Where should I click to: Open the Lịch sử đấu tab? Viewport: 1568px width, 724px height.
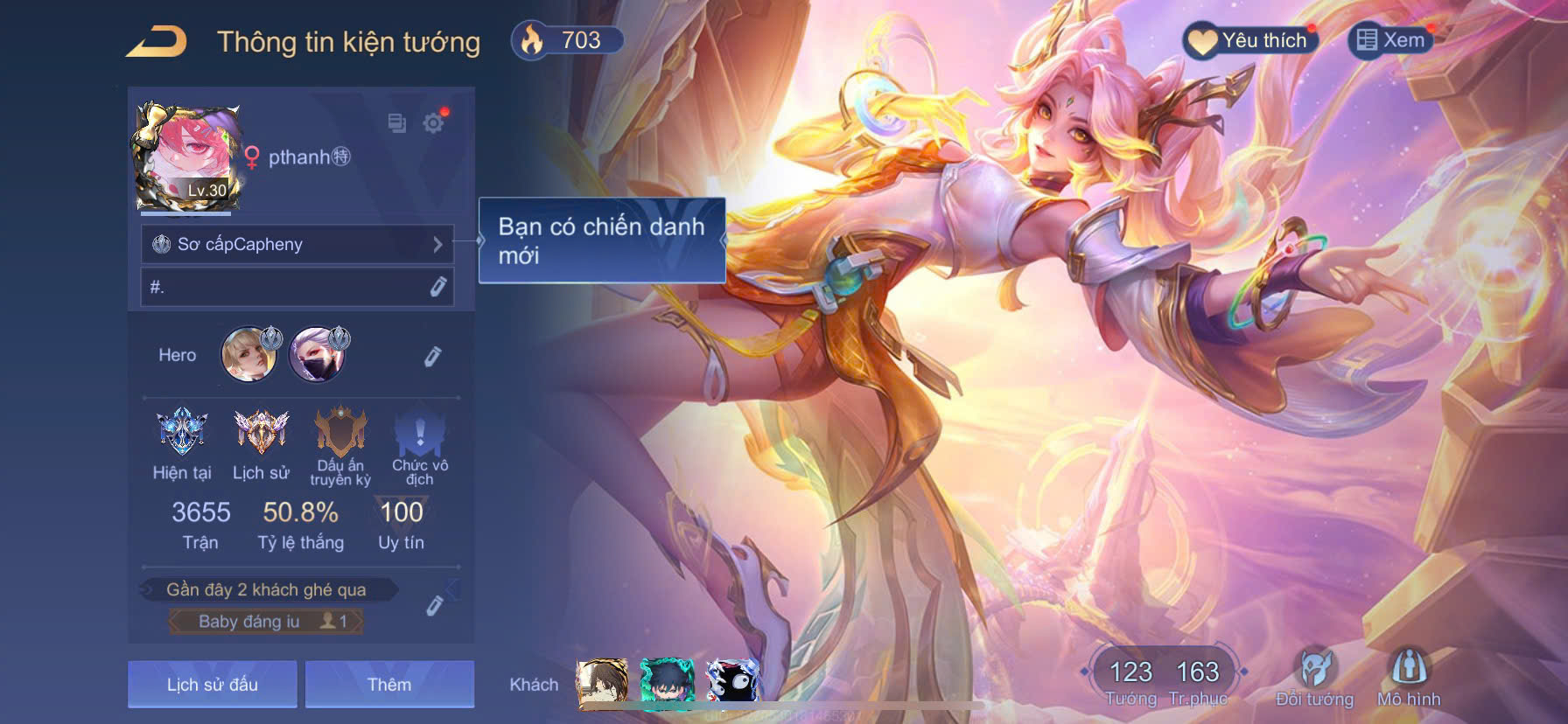(x=210, y=684)
